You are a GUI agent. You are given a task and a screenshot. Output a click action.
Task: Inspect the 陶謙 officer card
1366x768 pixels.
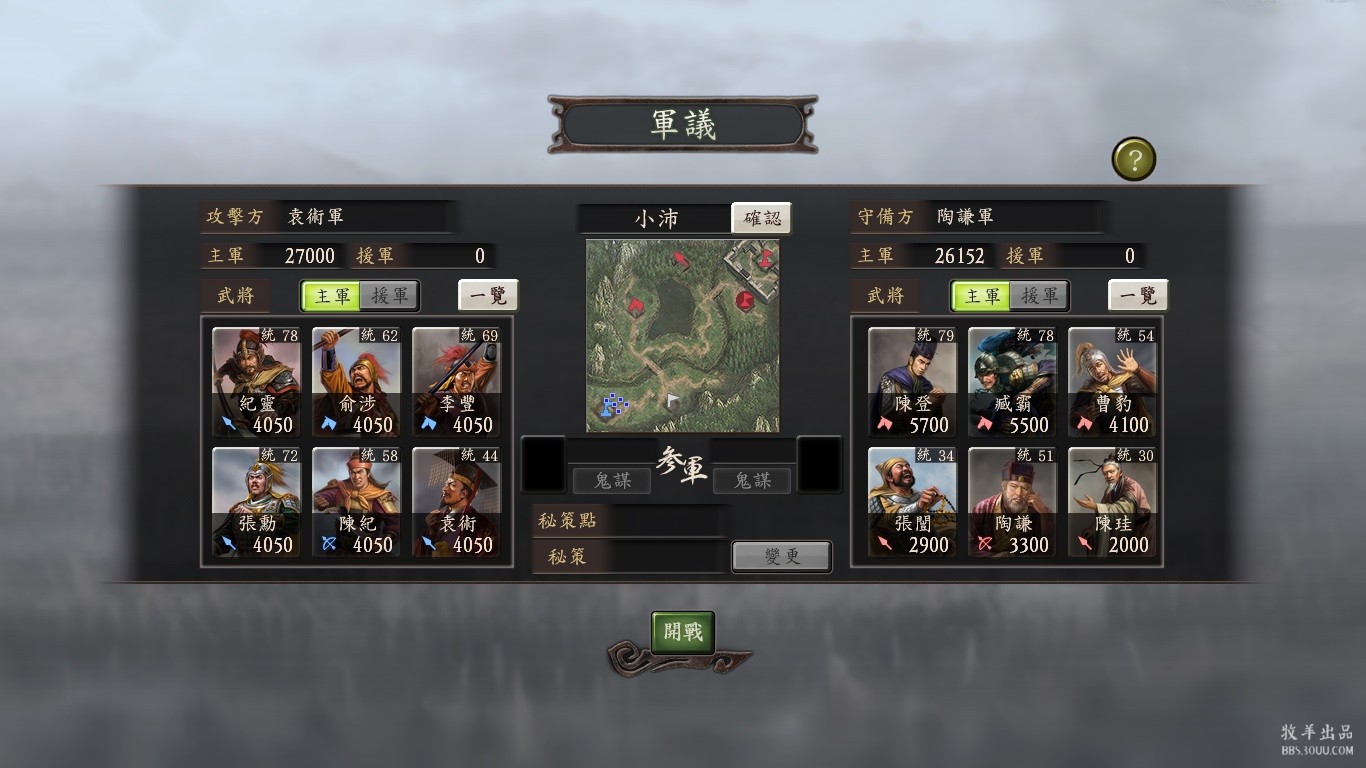[1012, 502]
